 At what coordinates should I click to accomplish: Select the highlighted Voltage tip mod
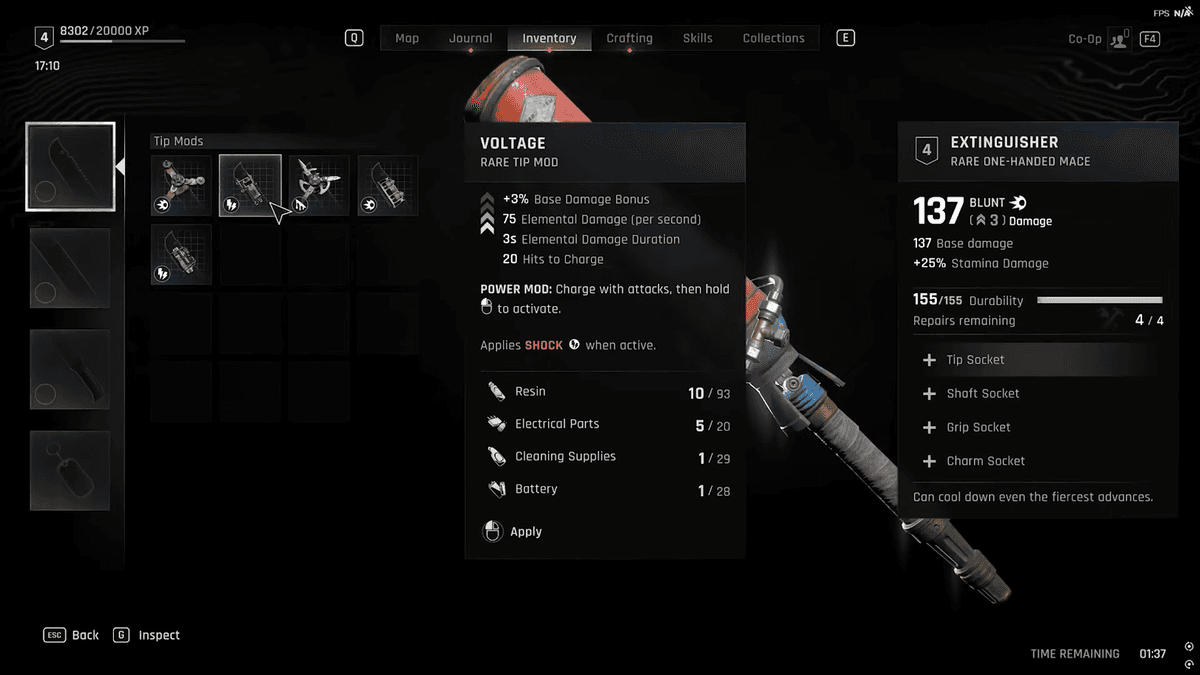250,185
